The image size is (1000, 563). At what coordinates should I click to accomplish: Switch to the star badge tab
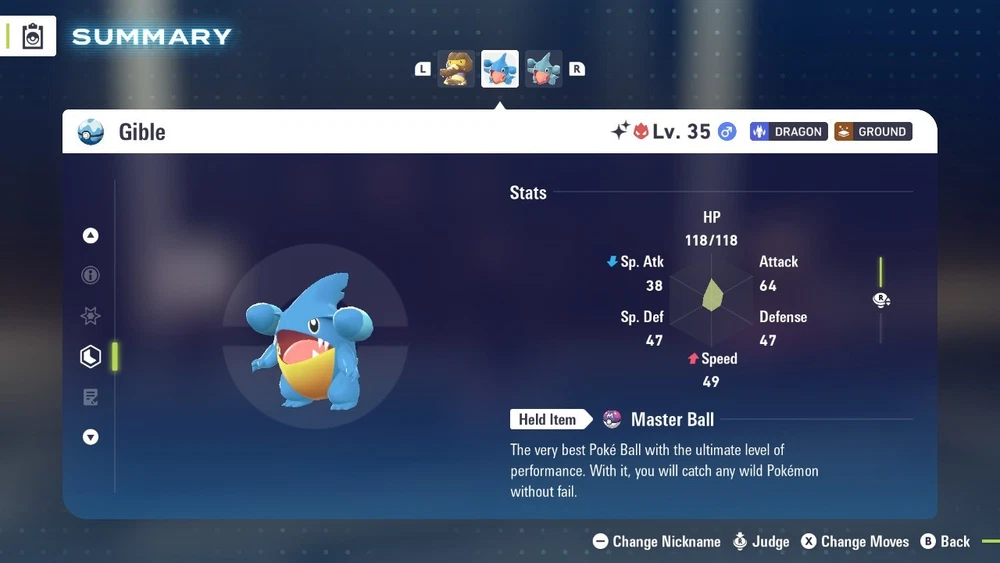tap(91, 316)
